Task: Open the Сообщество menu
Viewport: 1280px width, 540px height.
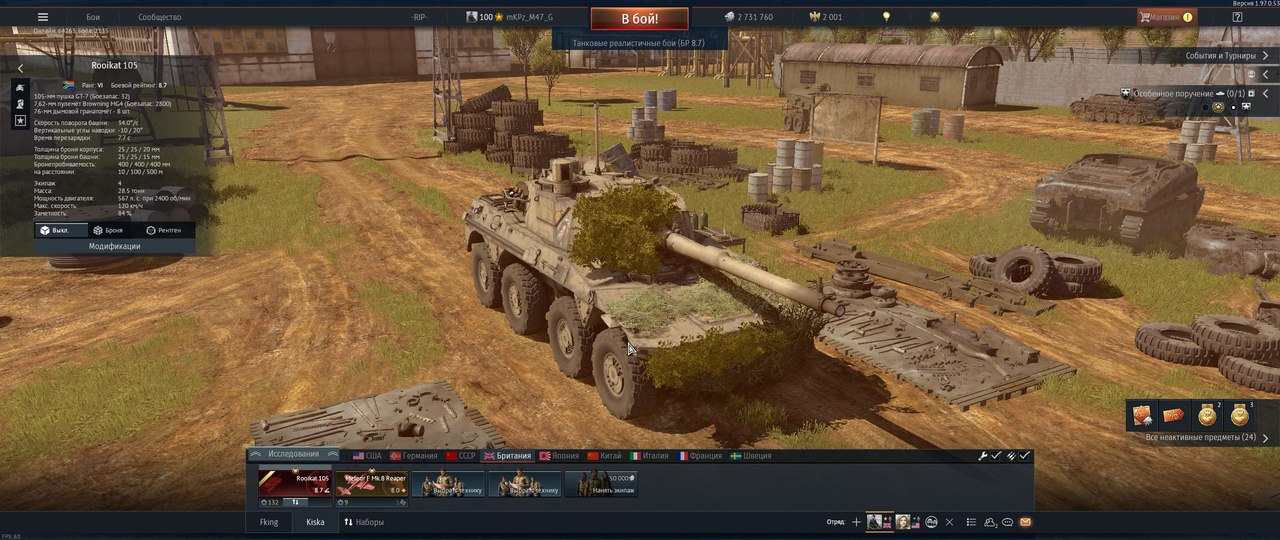Action: point(159,17)
